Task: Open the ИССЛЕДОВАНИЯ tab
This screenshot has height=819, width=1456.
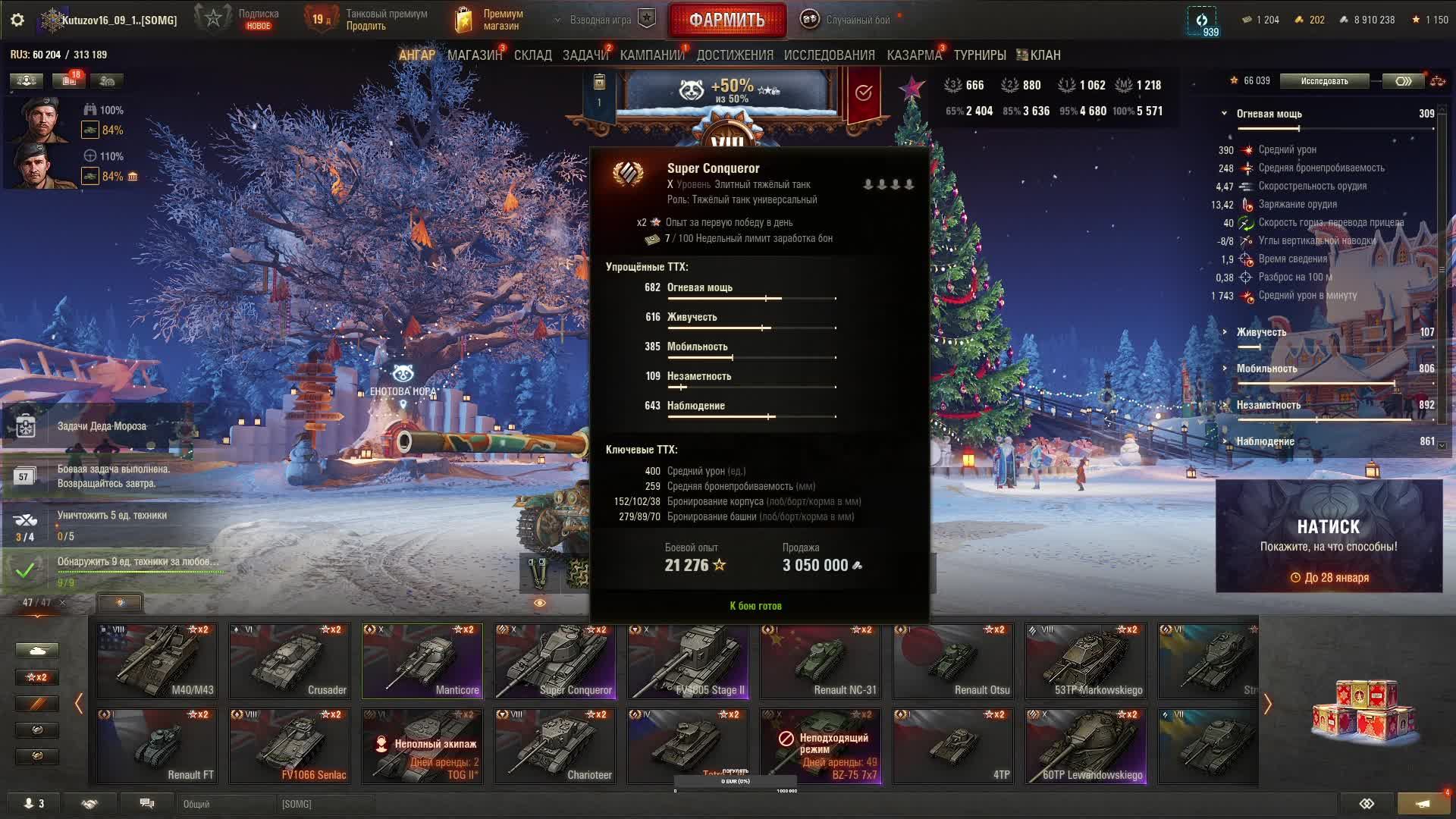Action: 829,55
